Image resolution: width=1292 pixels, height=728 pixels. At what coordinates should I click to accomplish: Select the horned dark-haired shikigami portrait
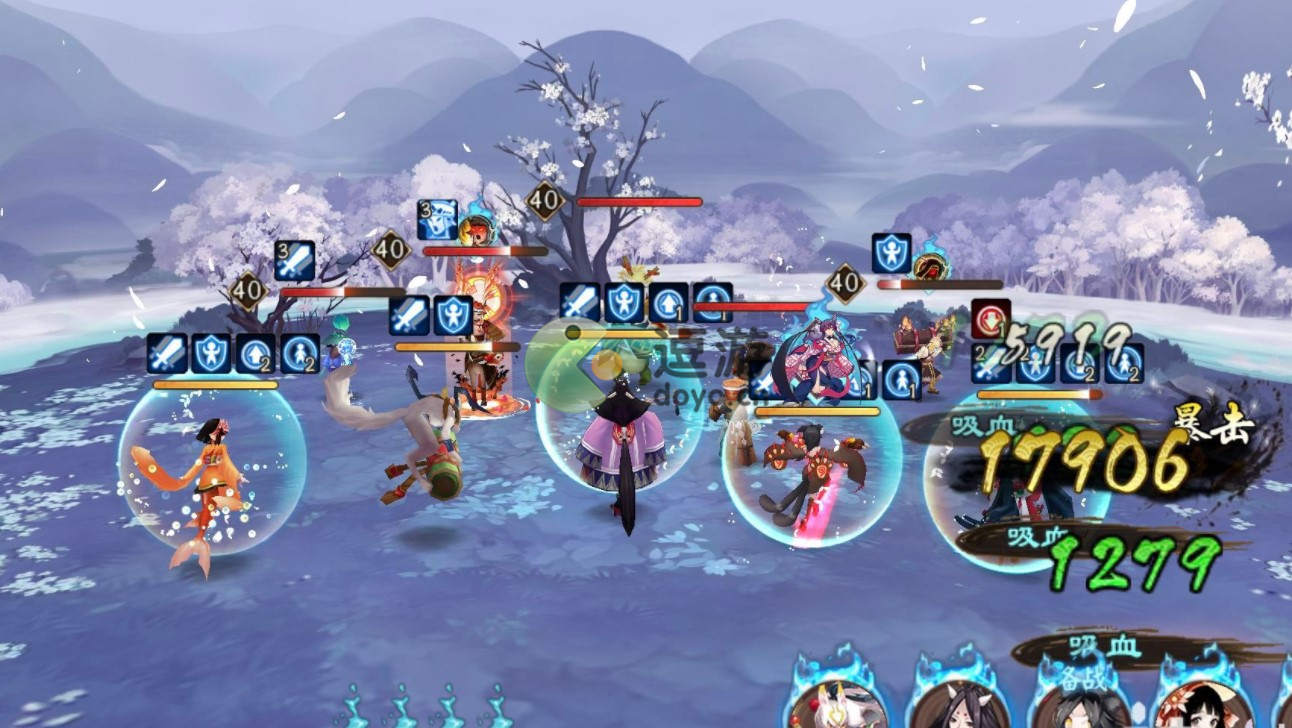pos(959,706)
